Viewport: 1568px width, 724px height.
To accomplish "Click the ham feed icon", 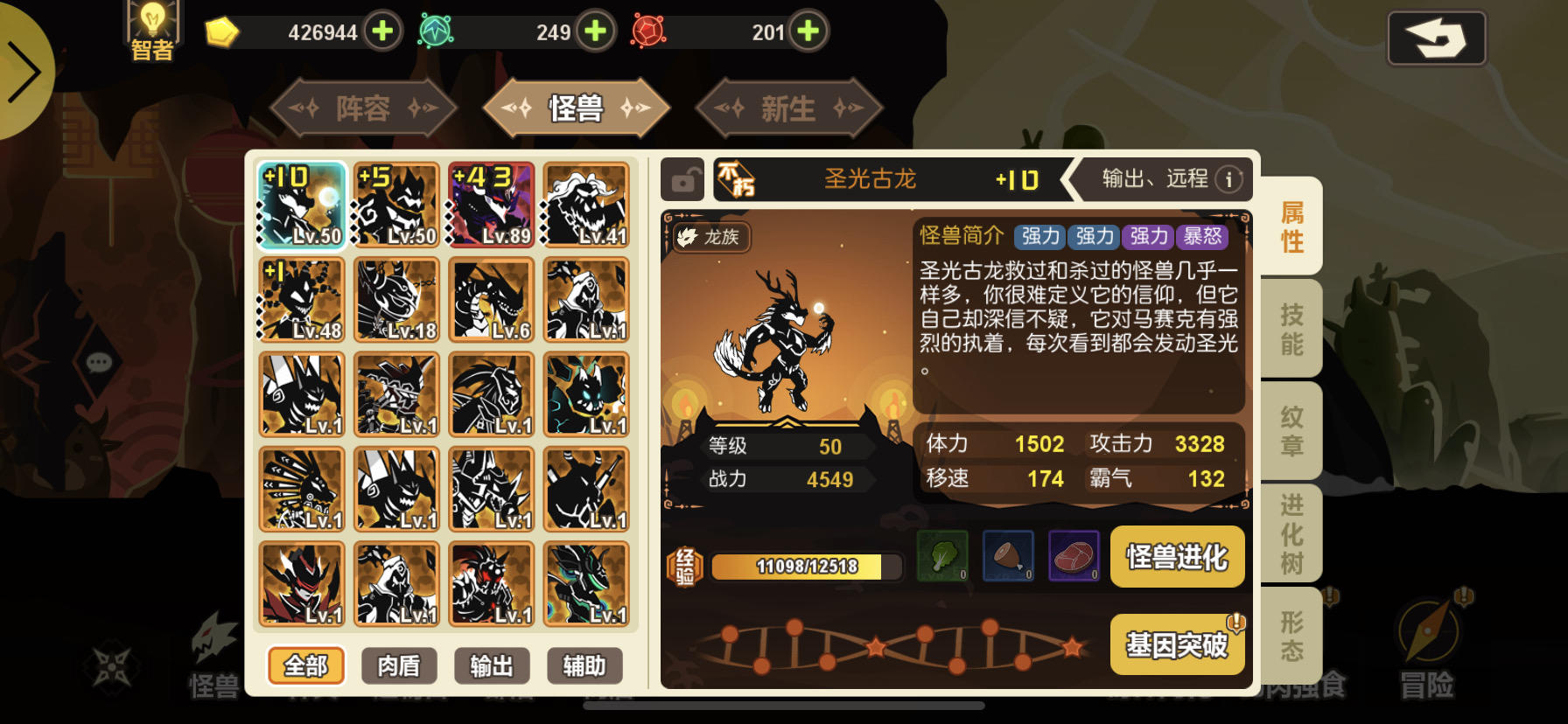I will point(1008,557).
